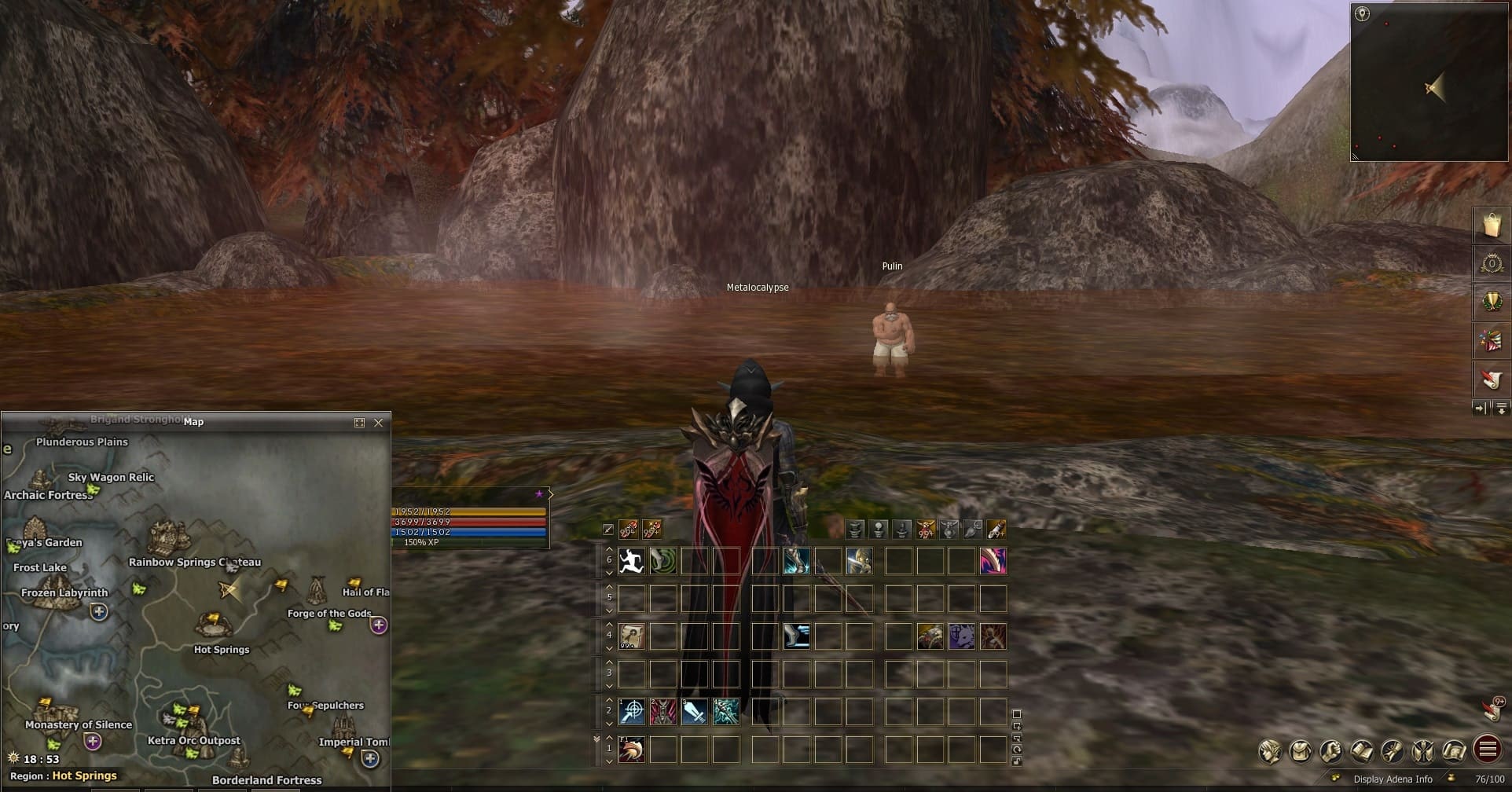This screenshot has width=1512, height=792.
Task: Close the Map window
Action: (x=379, y=423)
